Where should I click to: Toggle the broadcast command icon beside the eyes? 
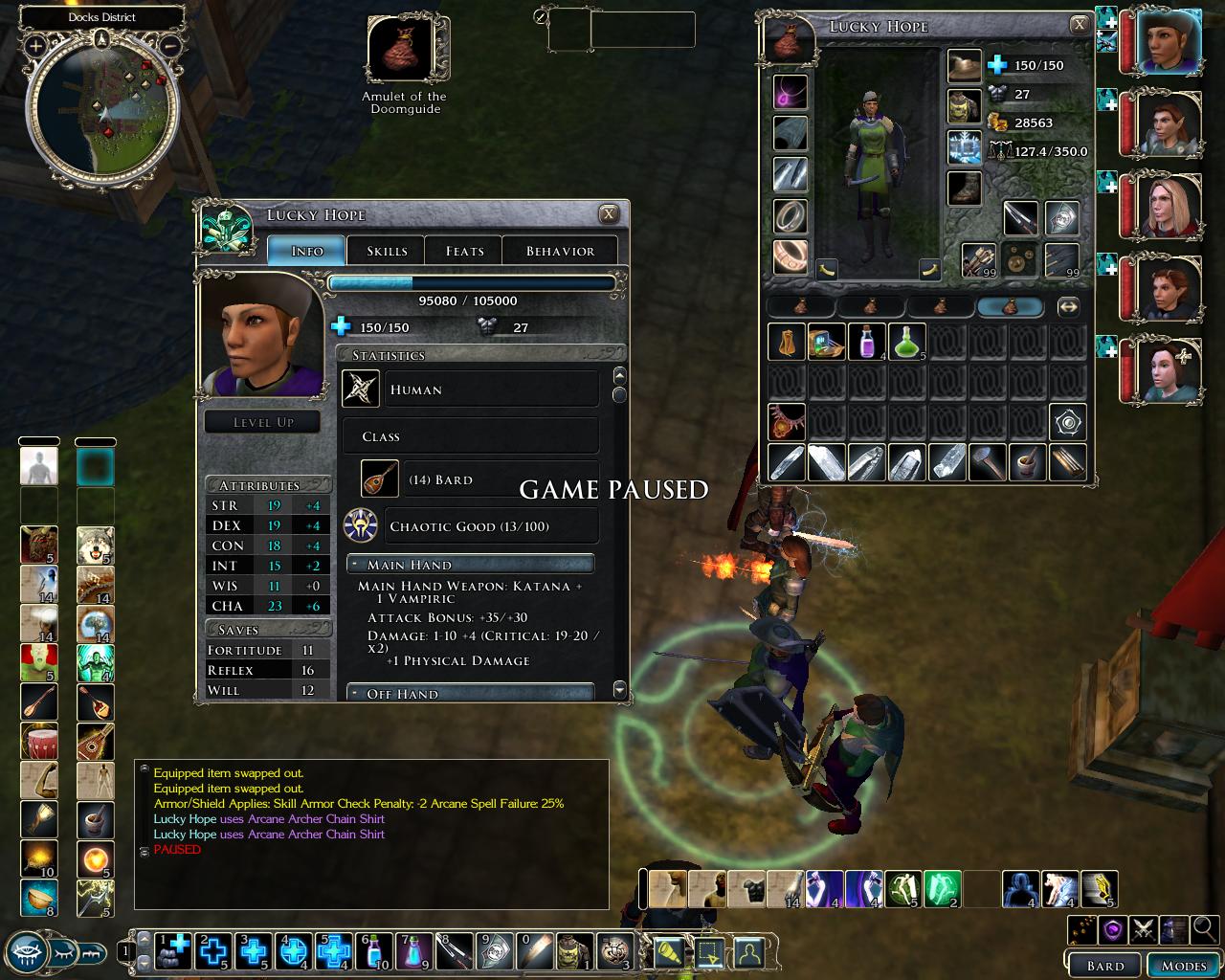click(x=91, y=954)
